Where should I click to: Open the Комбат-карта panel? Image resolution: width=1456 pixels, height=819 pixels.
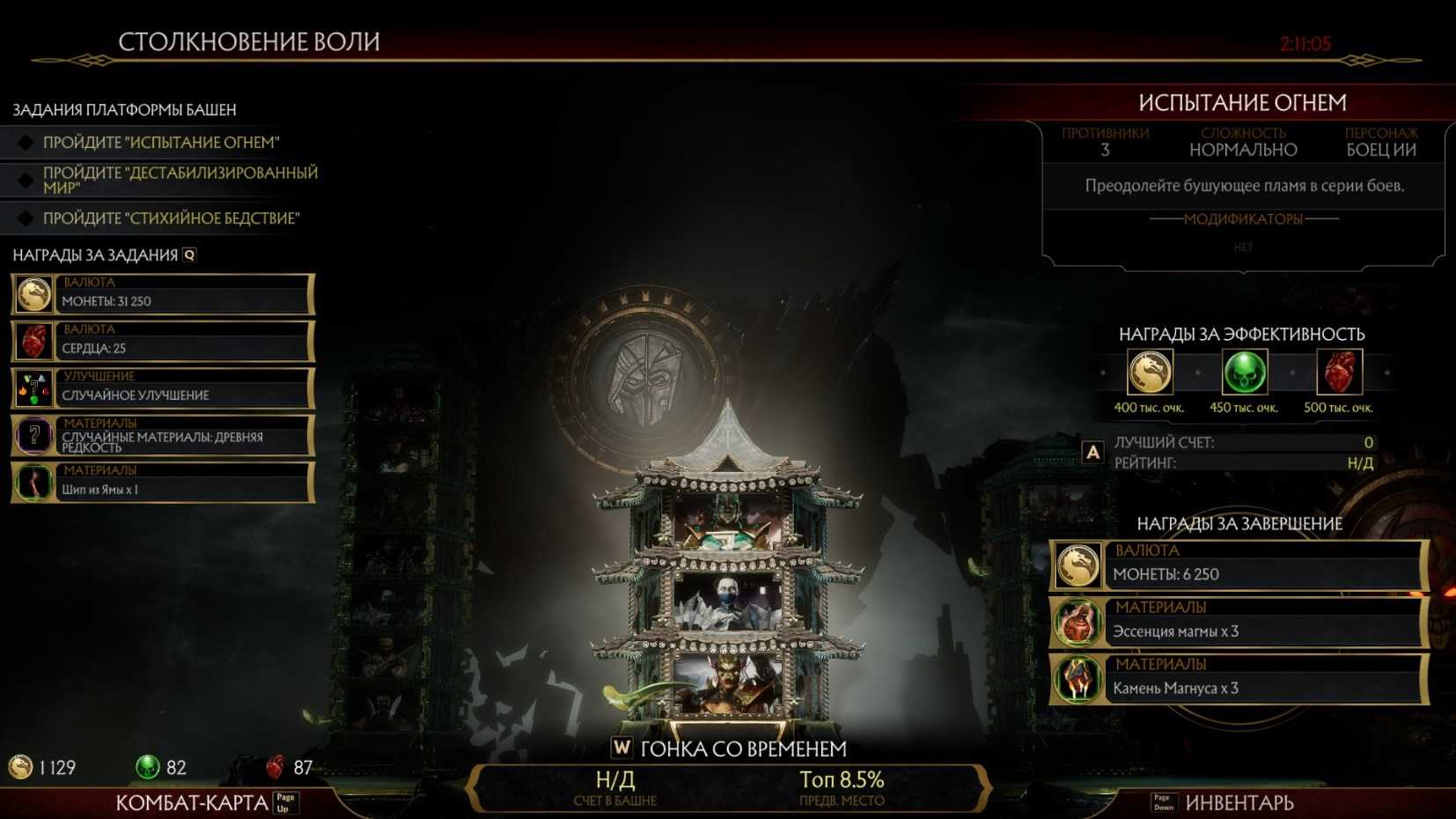(192, 802)
